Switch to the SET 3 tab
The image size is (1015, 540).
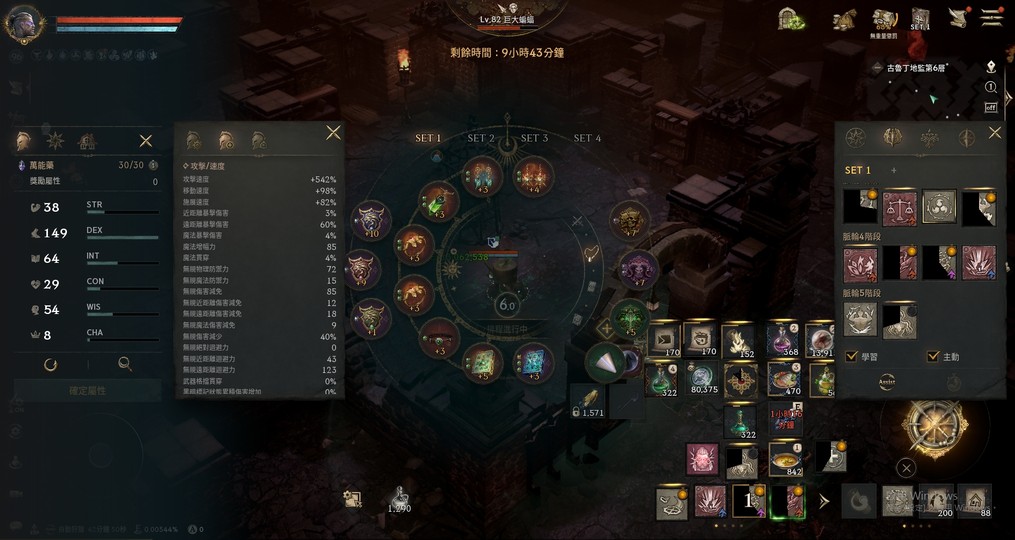tap(534, 138)
